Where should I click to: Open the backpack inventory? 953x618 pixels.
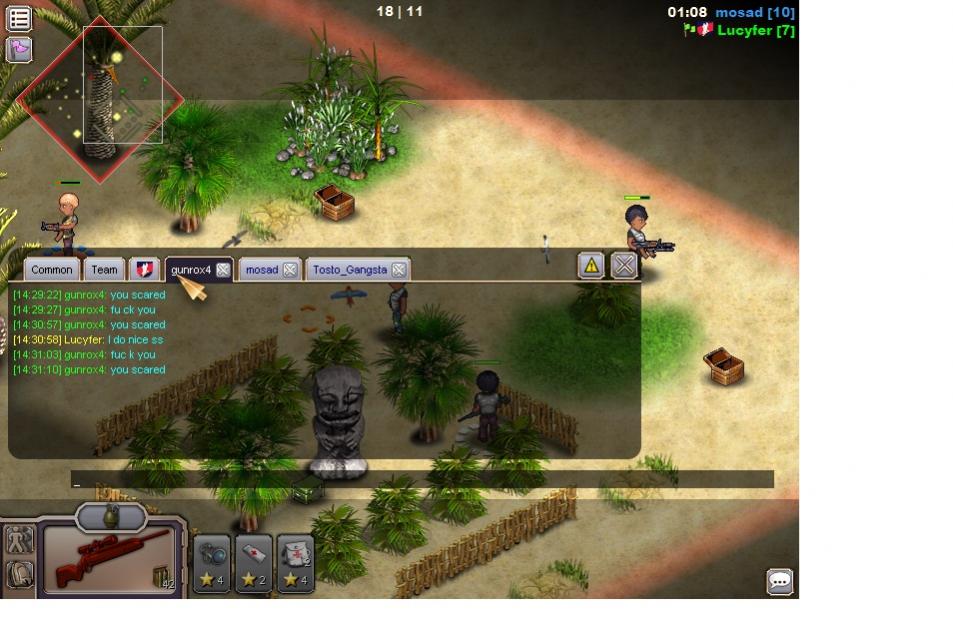point(19,574)
